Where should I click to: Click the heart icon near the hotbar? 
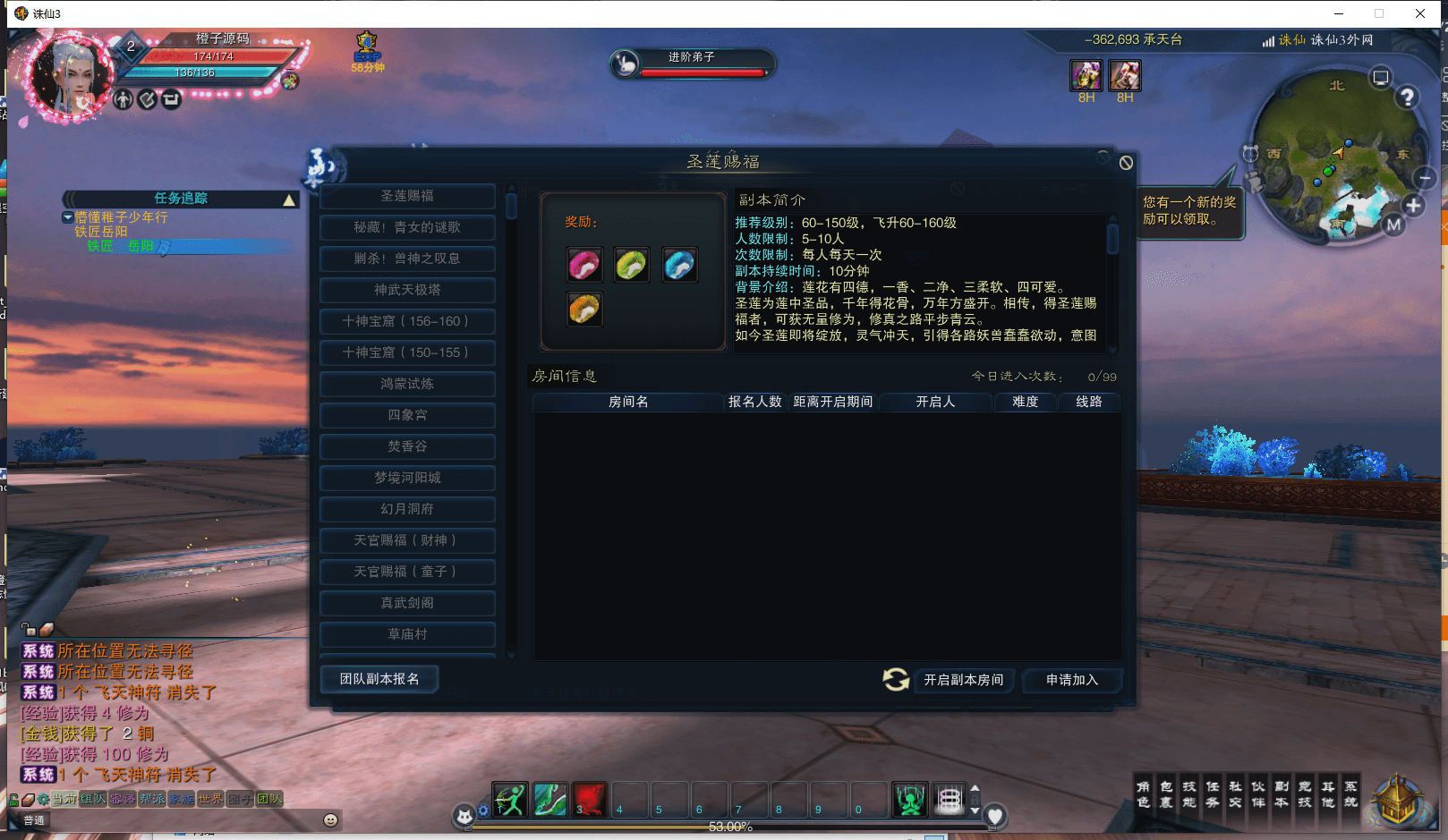[x=995, y=815]
